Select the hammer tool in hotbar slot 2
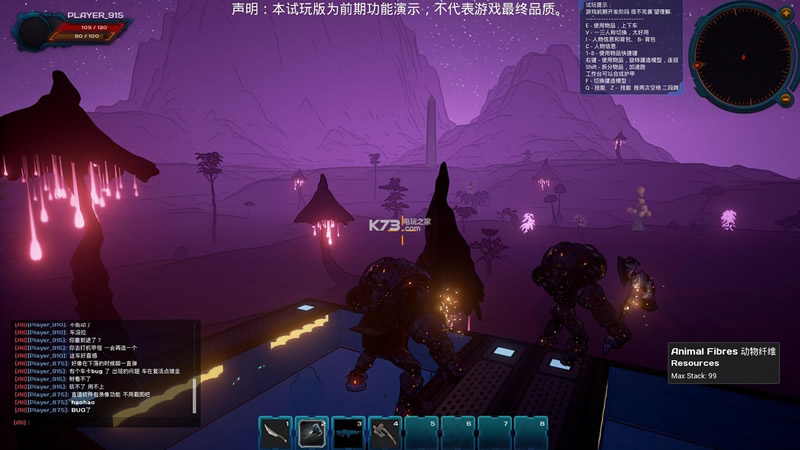 pos(312,431)
